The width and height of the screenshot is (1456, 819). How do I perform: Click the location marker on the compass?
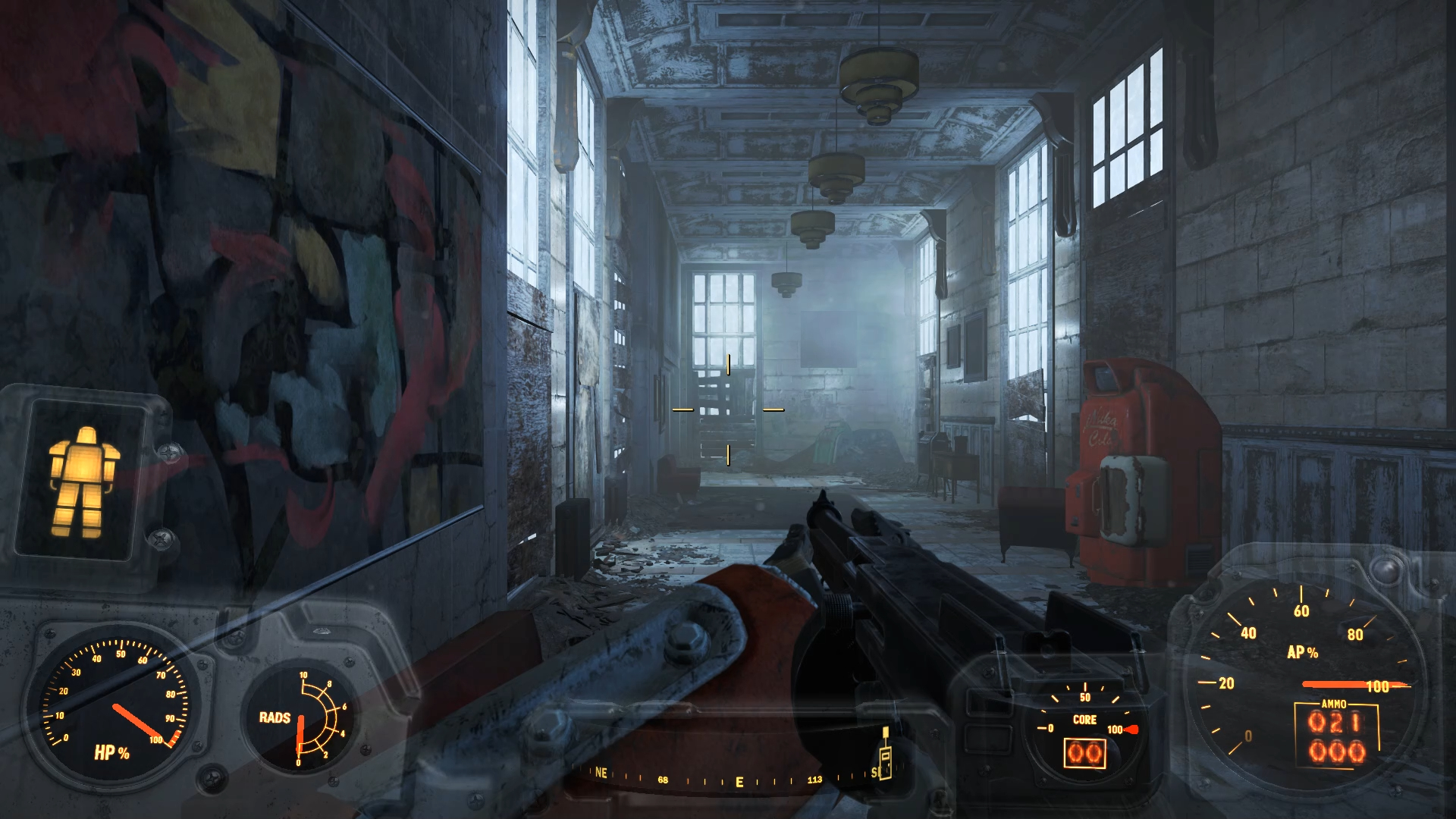pyautogui.click(x=884, y=754)
